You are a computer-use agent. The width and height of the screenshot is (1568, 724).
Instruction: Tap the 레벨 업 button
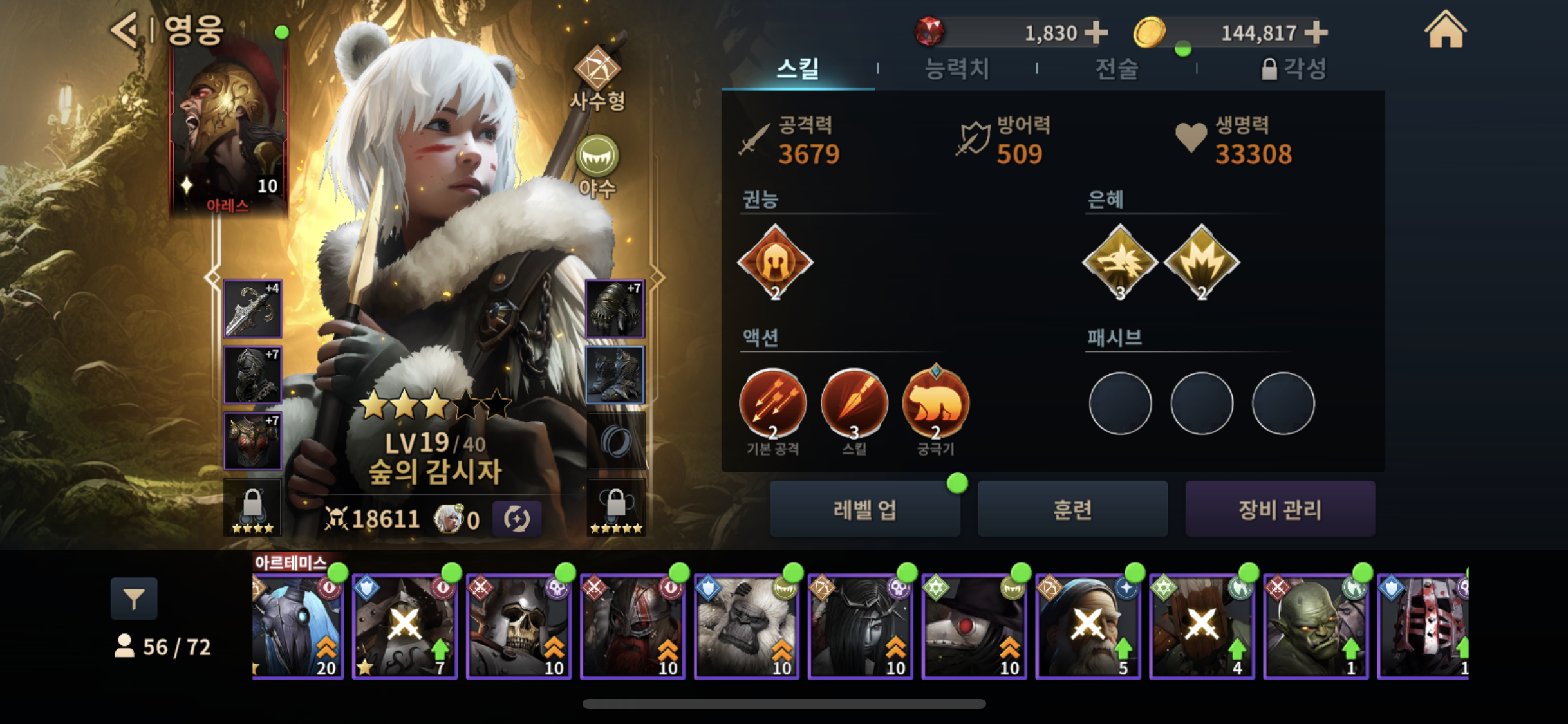(864, 509)
